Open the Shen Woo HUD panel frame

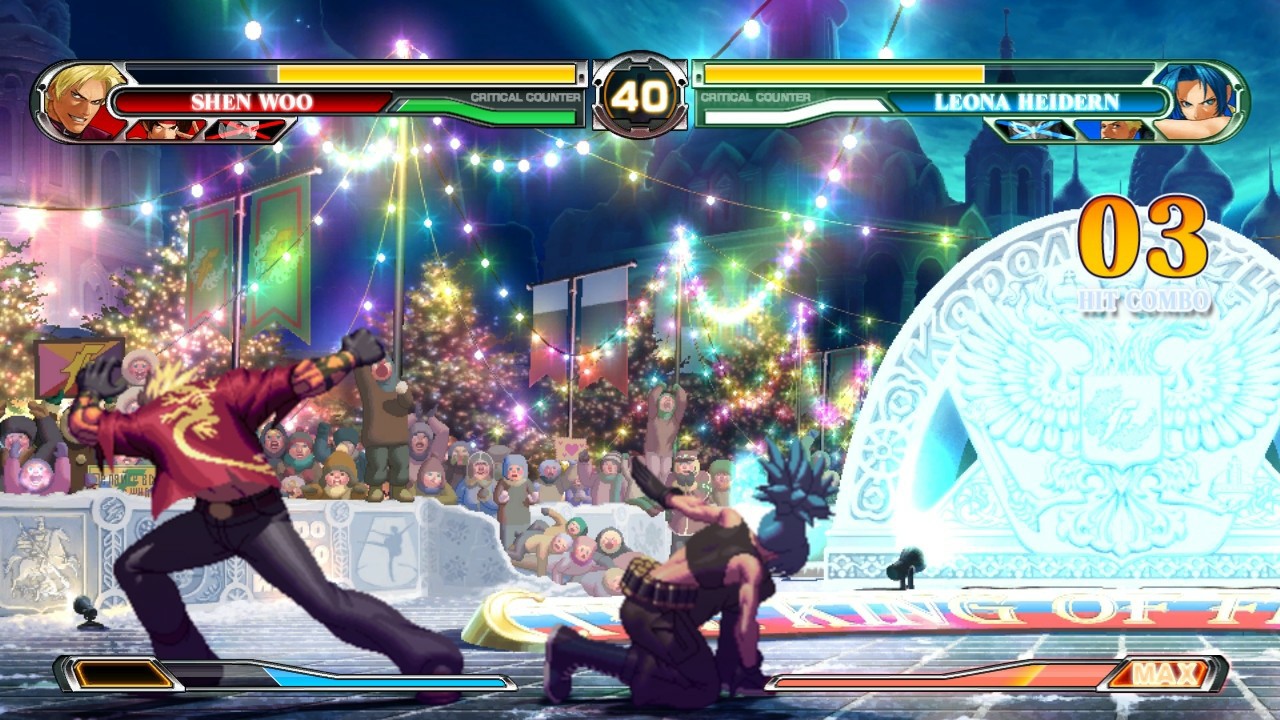pos(310,100)
